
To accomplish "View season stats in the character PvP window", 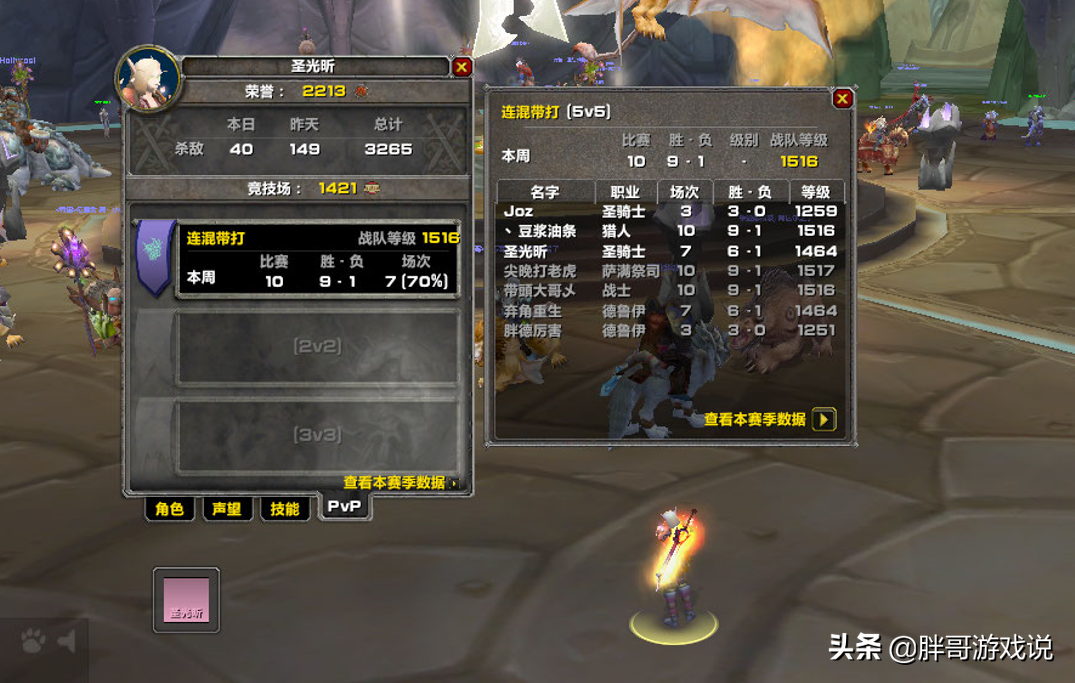I will coord(400,483).
